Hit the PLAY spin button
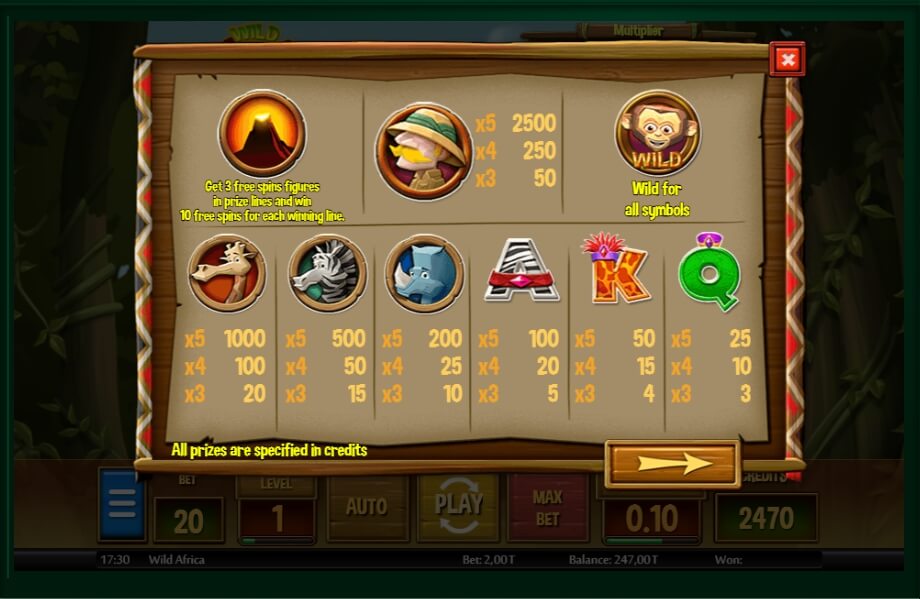This screenshot has width=920, height=599. (x=458, y=505)
